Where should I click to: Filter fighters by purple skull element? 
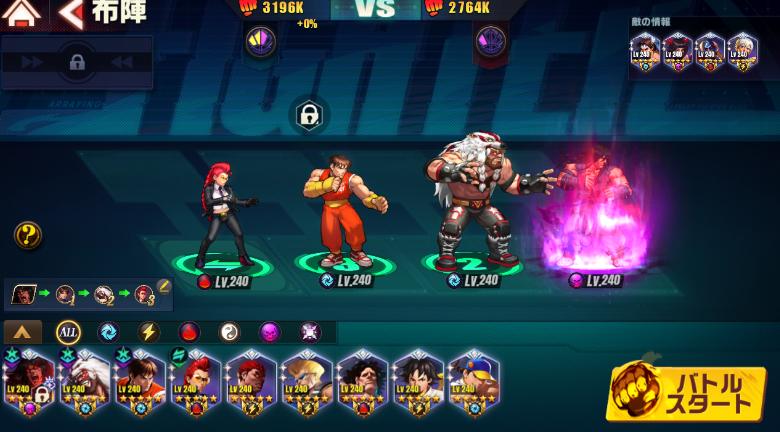tap(270, 332)
